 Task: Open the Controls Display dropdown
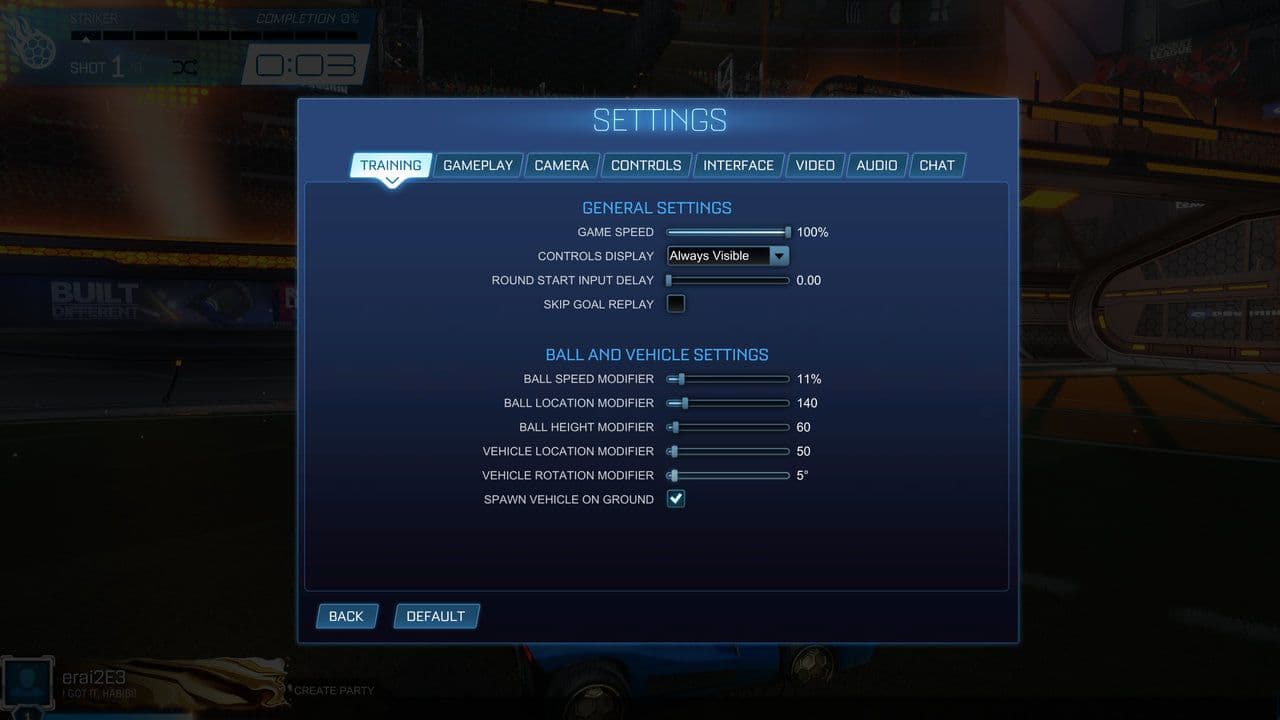tap(728, 256)
